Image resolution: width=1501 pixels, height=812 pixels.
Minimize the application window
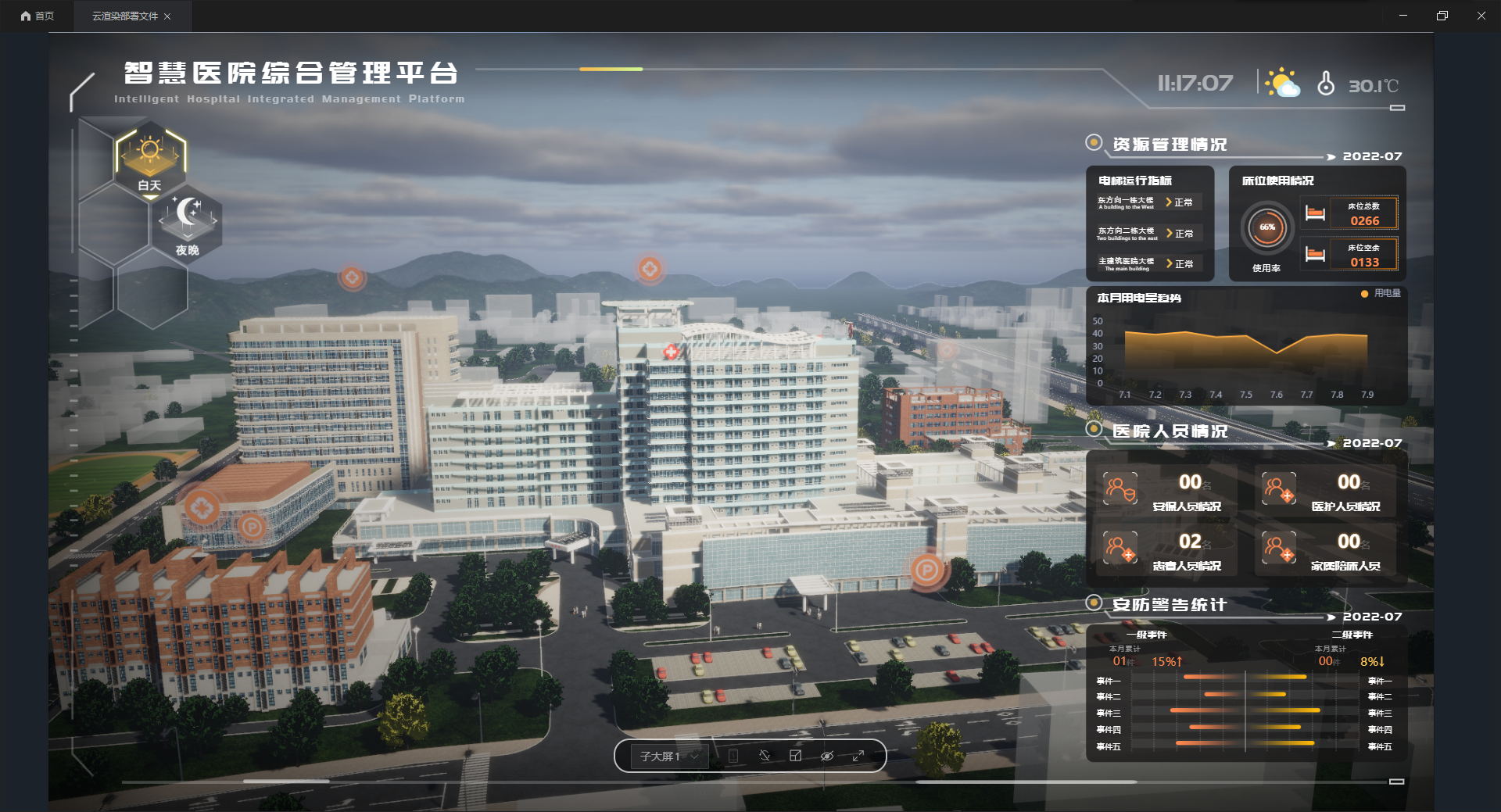pyautogui.click(x=1403, y=16)
